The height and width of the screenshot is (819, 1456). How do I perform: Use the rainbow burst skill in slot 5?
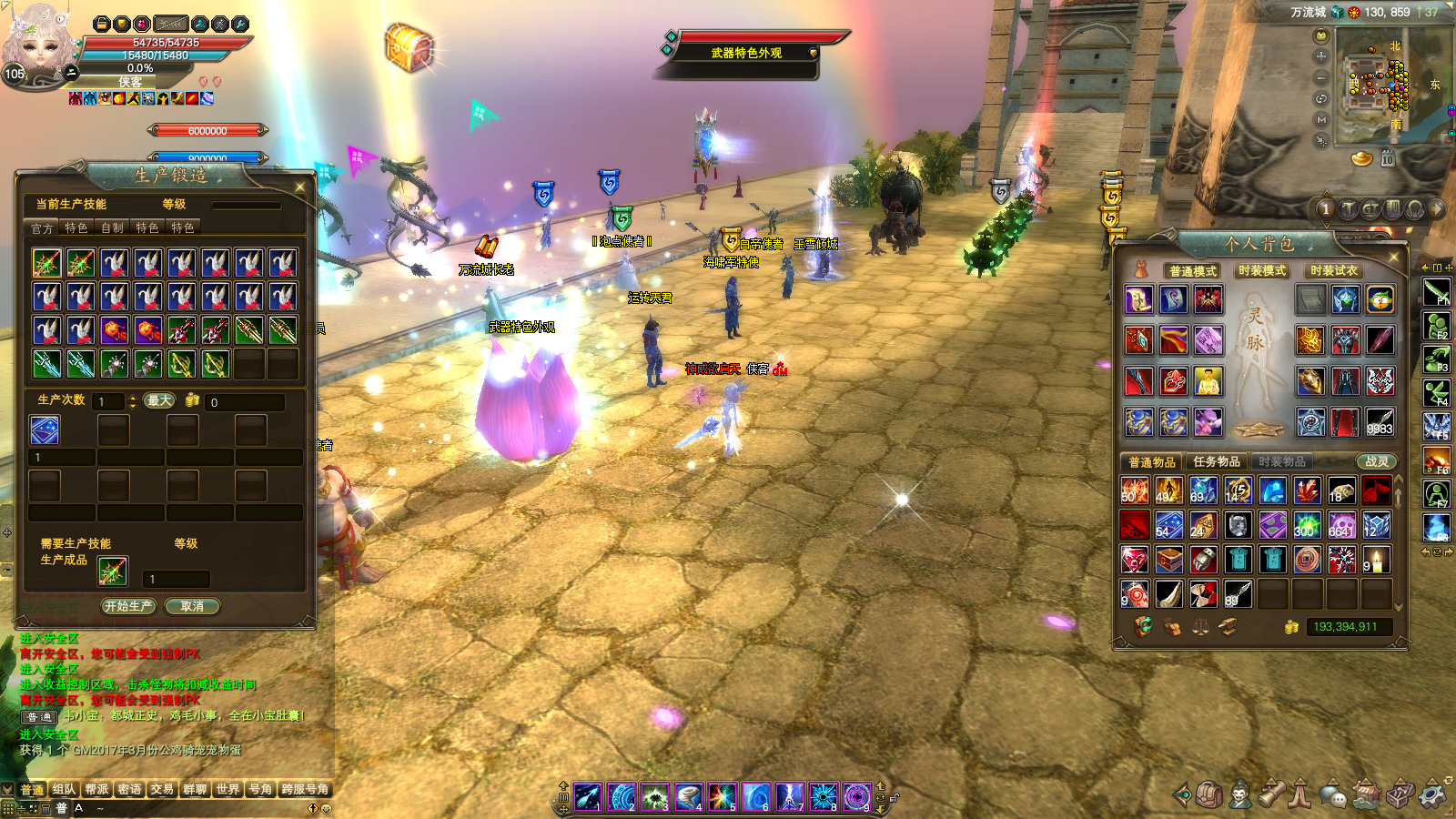723,797
